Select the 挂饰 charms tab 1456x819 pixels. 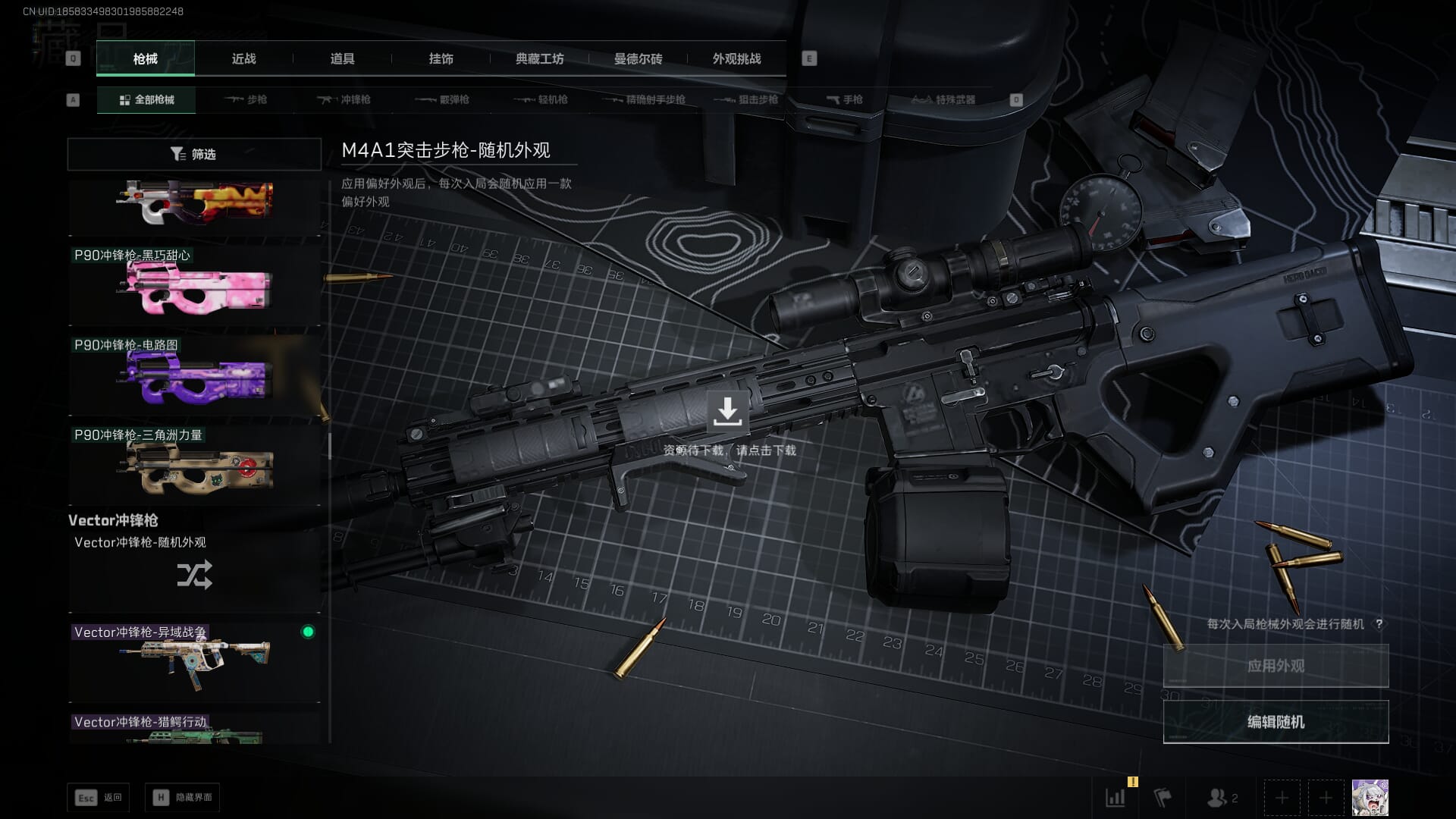(441, 59)
